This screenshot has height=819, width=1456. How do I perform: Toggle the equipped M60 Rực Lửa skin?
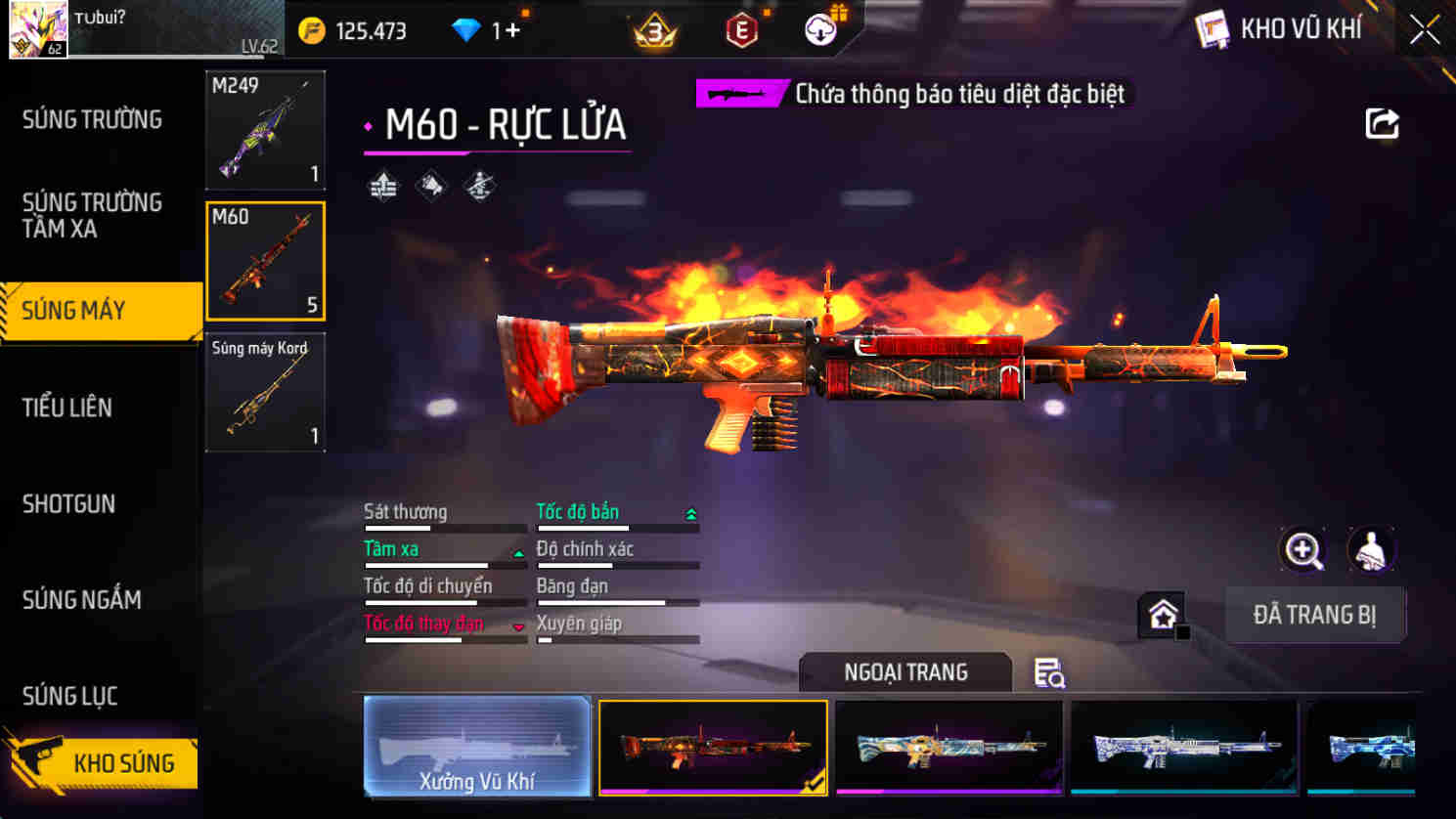(x=713, y=747)
